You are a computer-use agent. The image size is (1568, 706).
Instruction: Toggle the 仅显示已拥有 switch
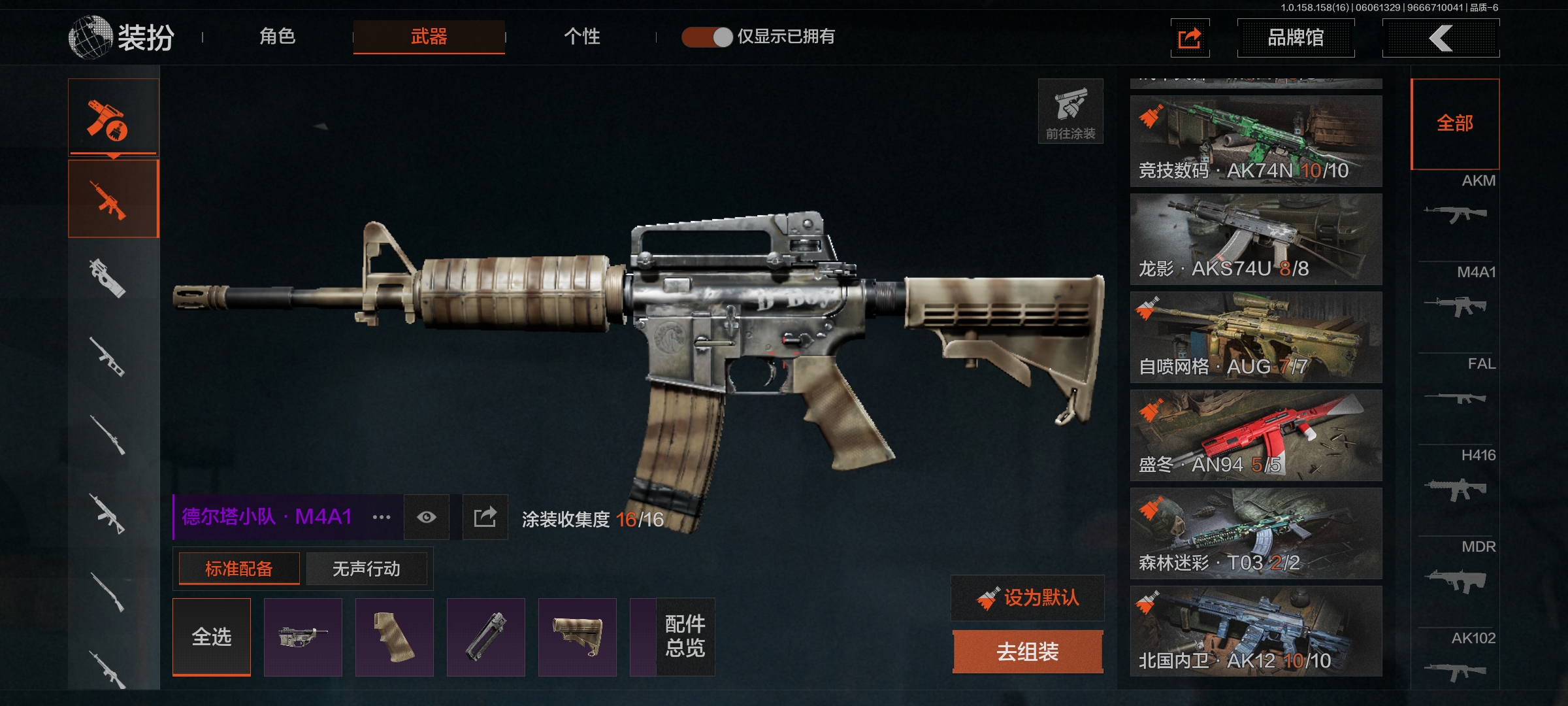coord(707,37)
